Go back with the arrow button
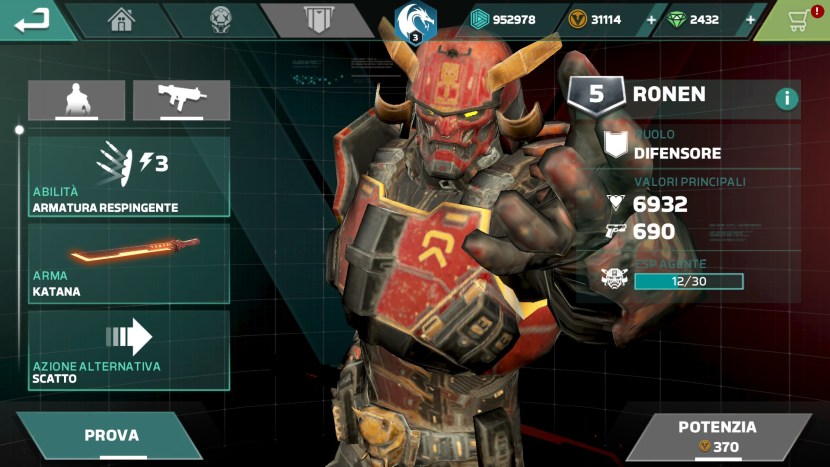Screen dimensions: 830x467 [x=32, y=19]
